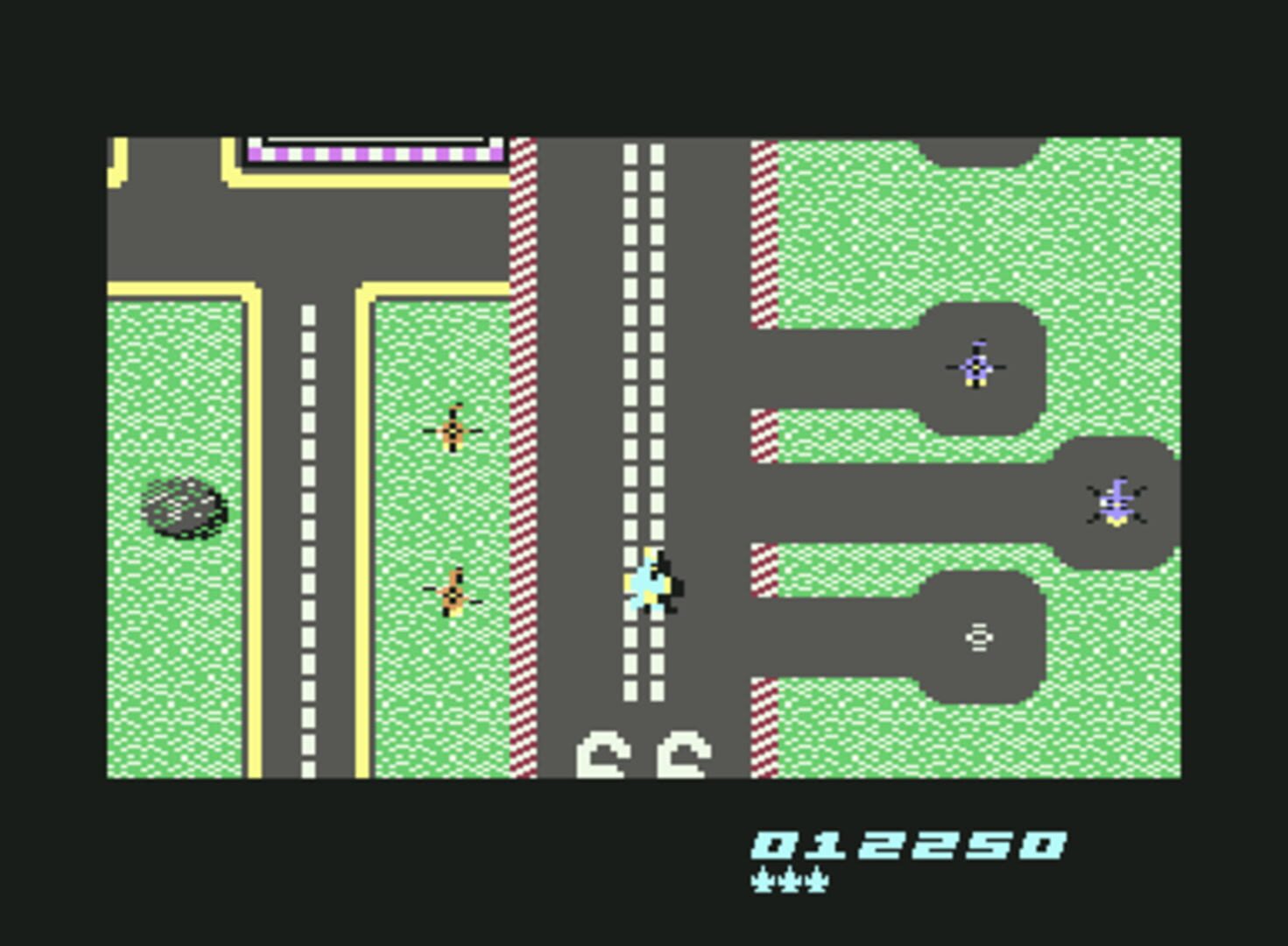Screen dimensions: 1288x946
Task: Click the dark bomb crater on the left grass
Action: tap(181, 508)
